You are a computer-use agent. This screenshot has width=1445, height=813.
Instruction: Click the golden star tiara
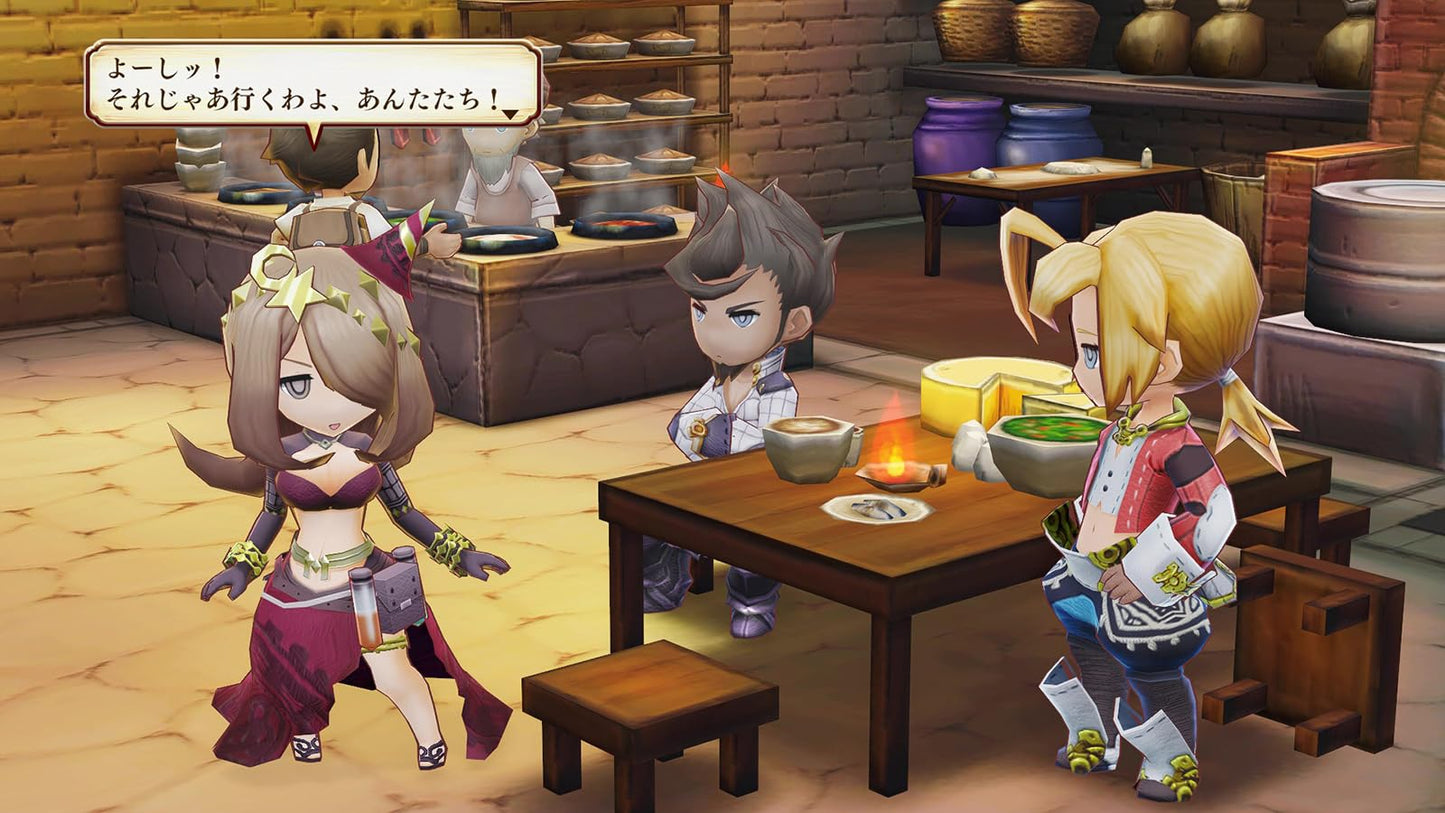[295, 295]
